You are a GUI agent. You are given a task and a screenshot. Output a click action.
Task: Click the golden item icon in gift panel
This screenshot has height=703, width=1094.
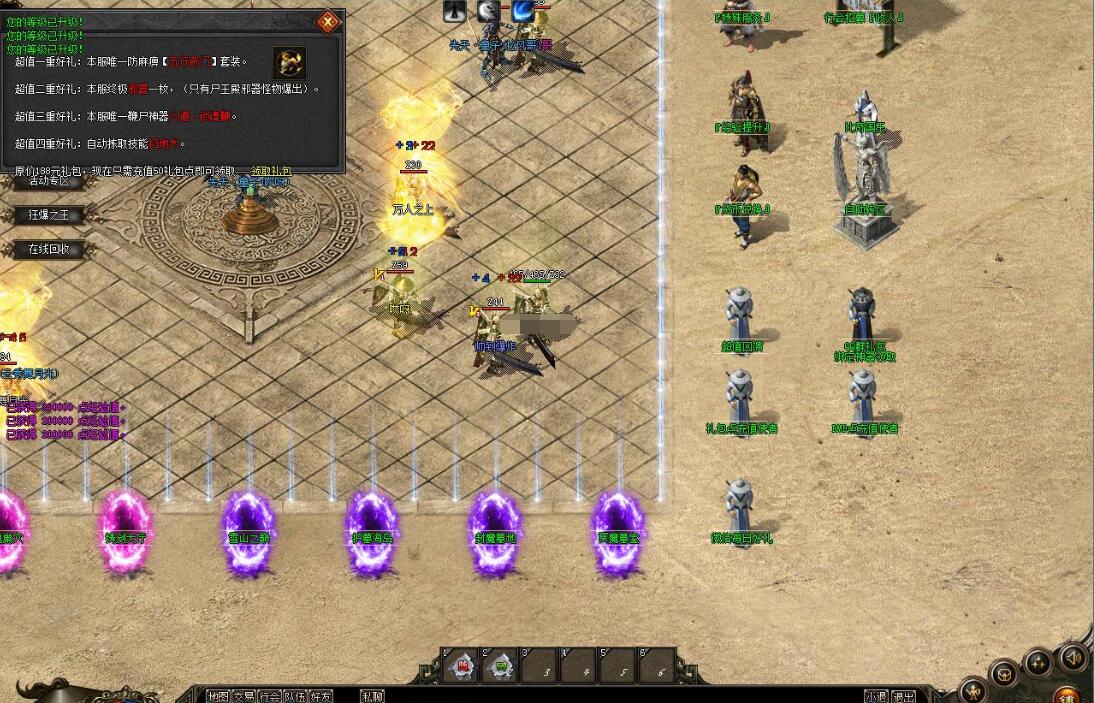tap(289, 63)
